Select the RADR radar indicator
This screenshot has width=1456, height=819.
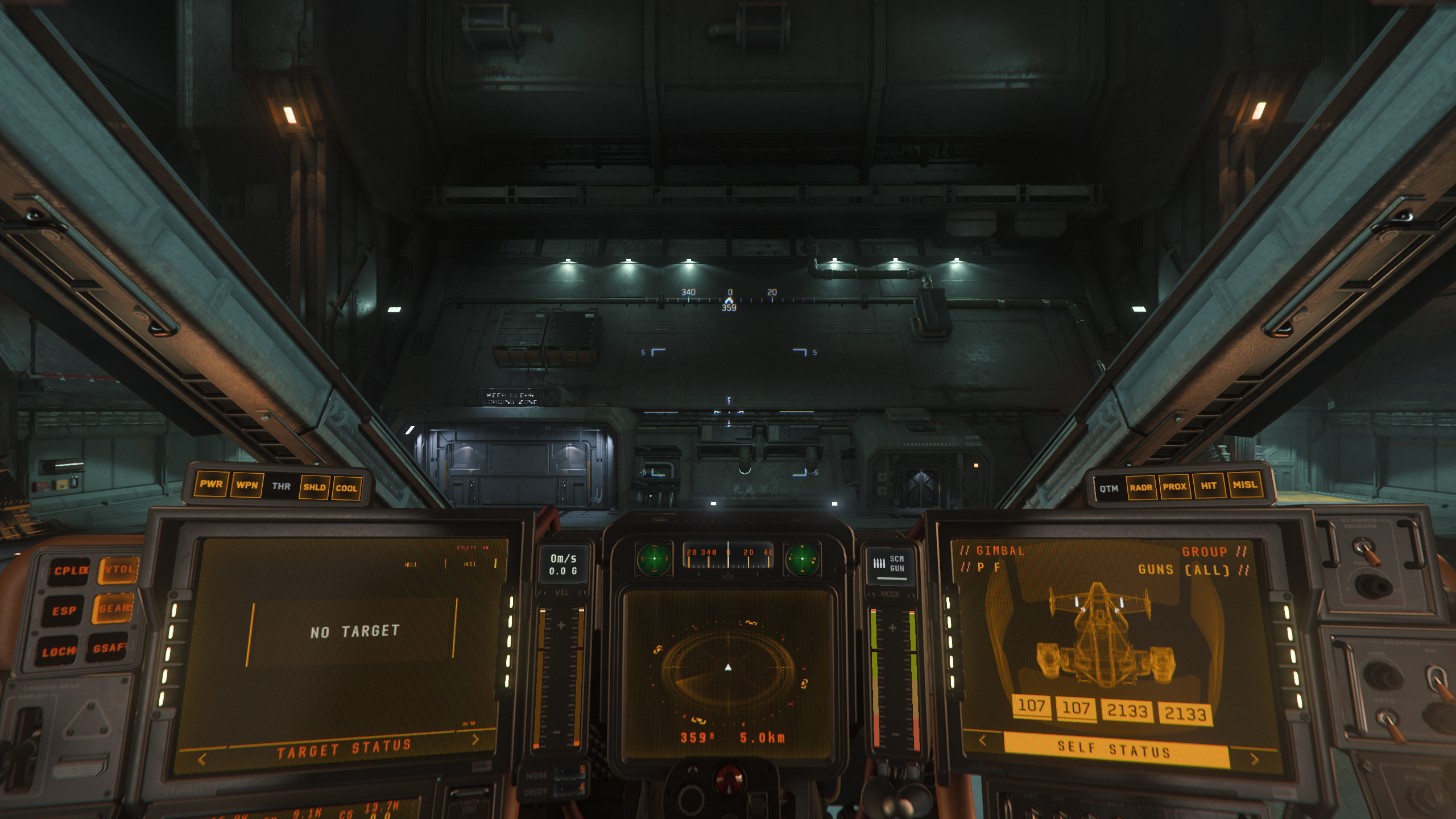1141,487
